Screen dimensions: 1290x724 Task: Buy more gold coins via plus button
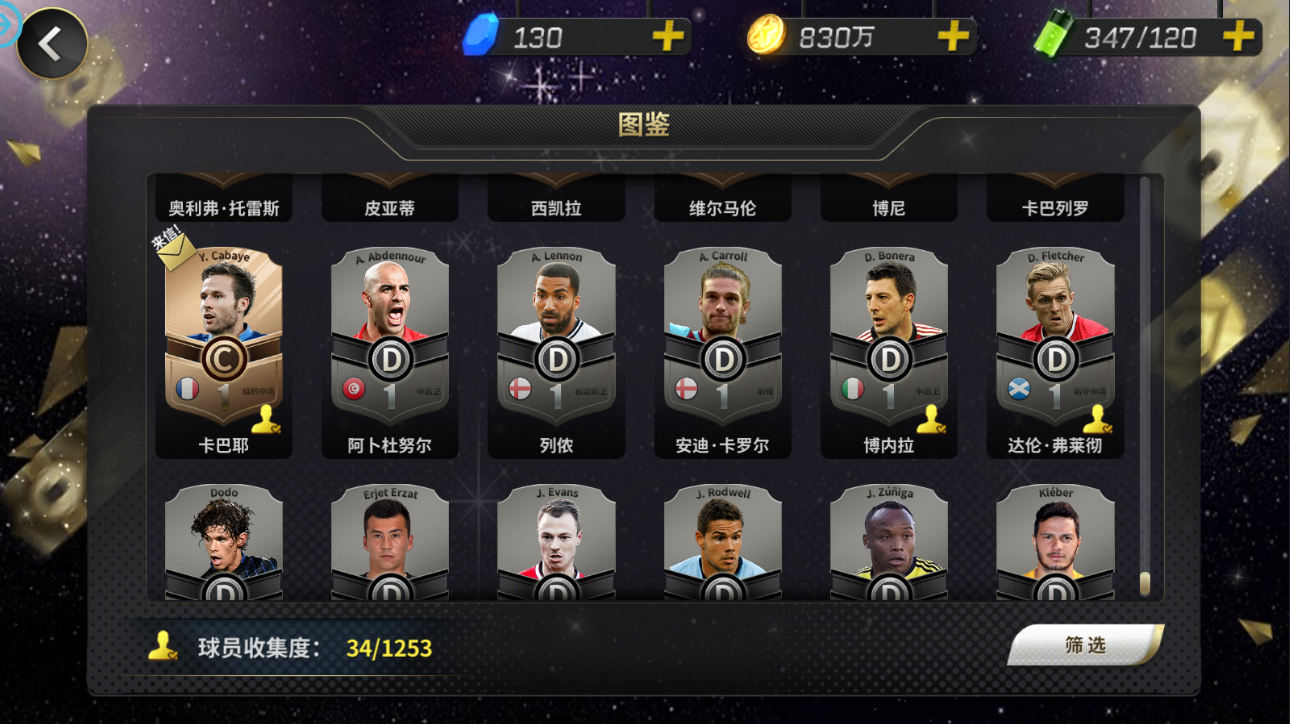pyautogui.click(x=952, y=37)
